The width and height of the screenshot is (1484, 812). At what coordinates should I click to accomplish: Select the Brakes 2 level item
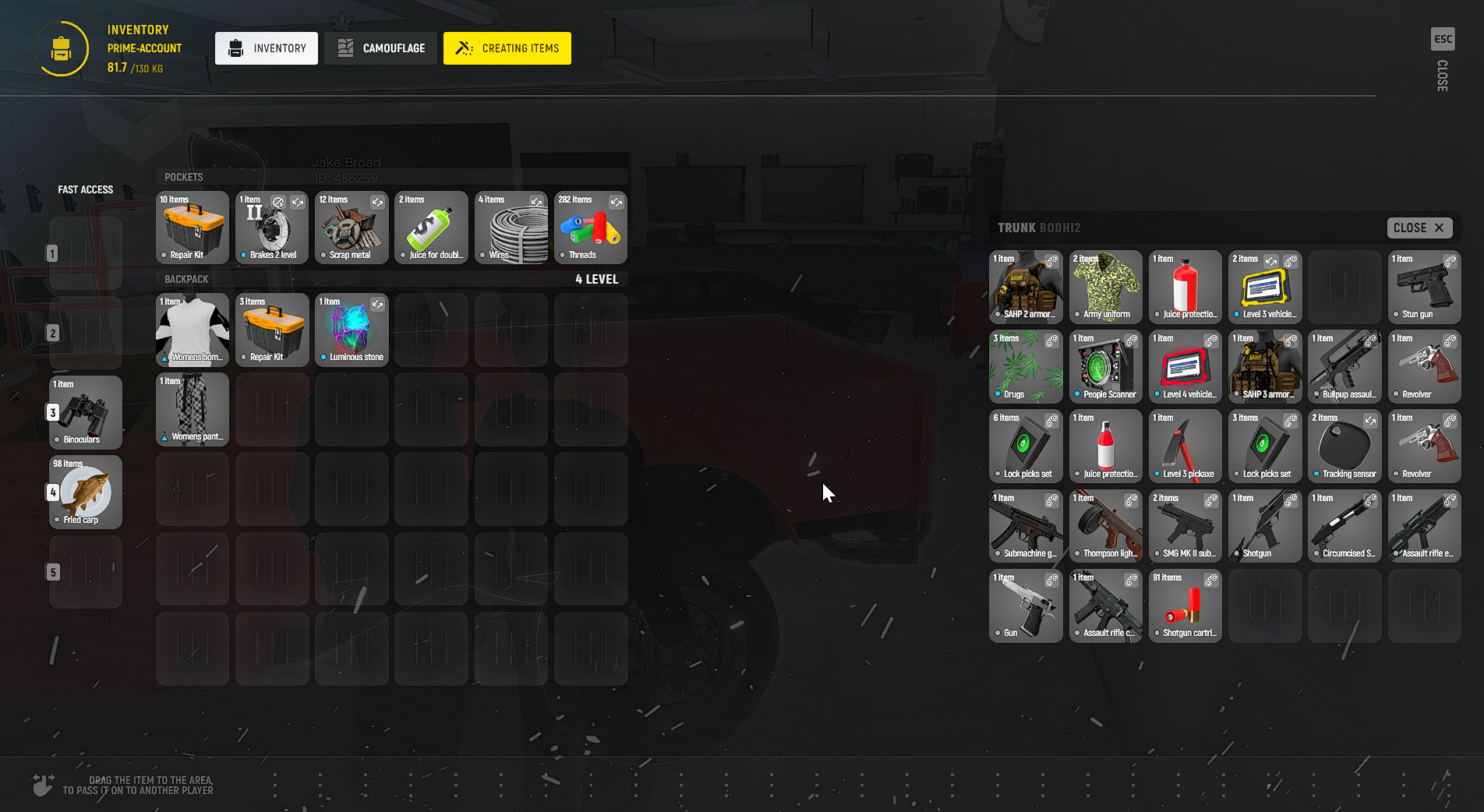pos(272,228)
